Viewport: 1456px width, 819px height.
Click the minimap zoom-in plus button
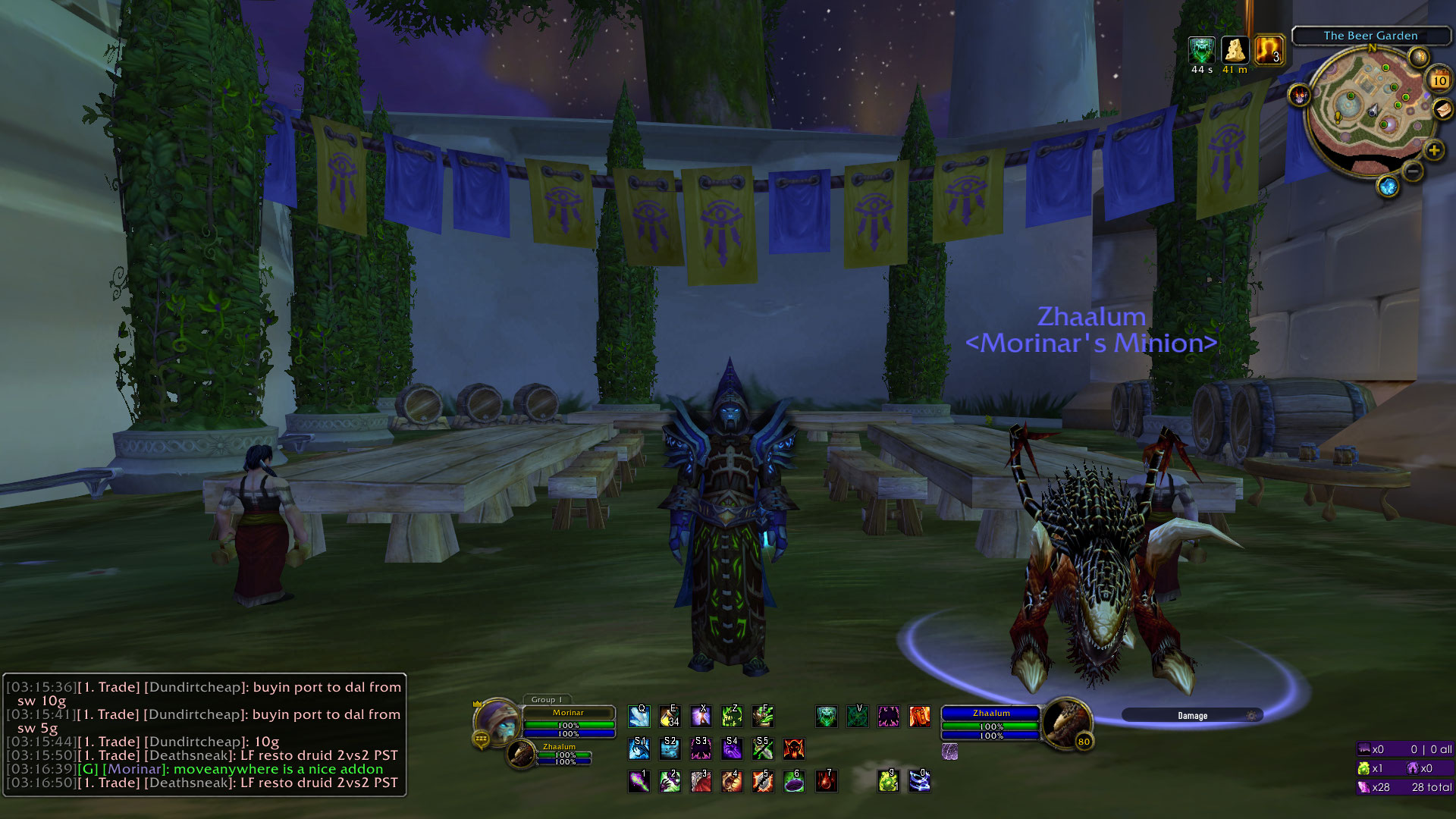(x=1433, y=150)
